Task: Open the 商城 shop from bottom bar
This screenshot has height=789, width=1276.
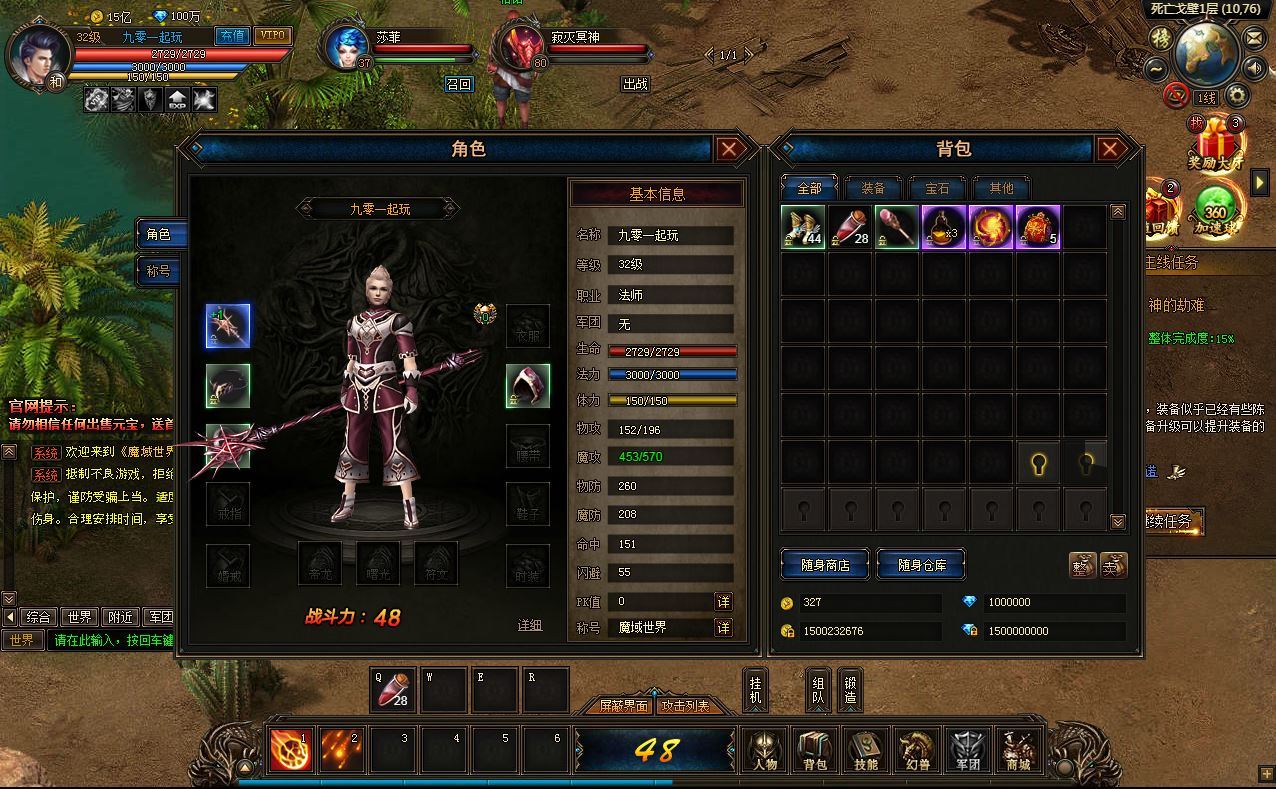Action: pyautogui.click(x=1017, y=751)
